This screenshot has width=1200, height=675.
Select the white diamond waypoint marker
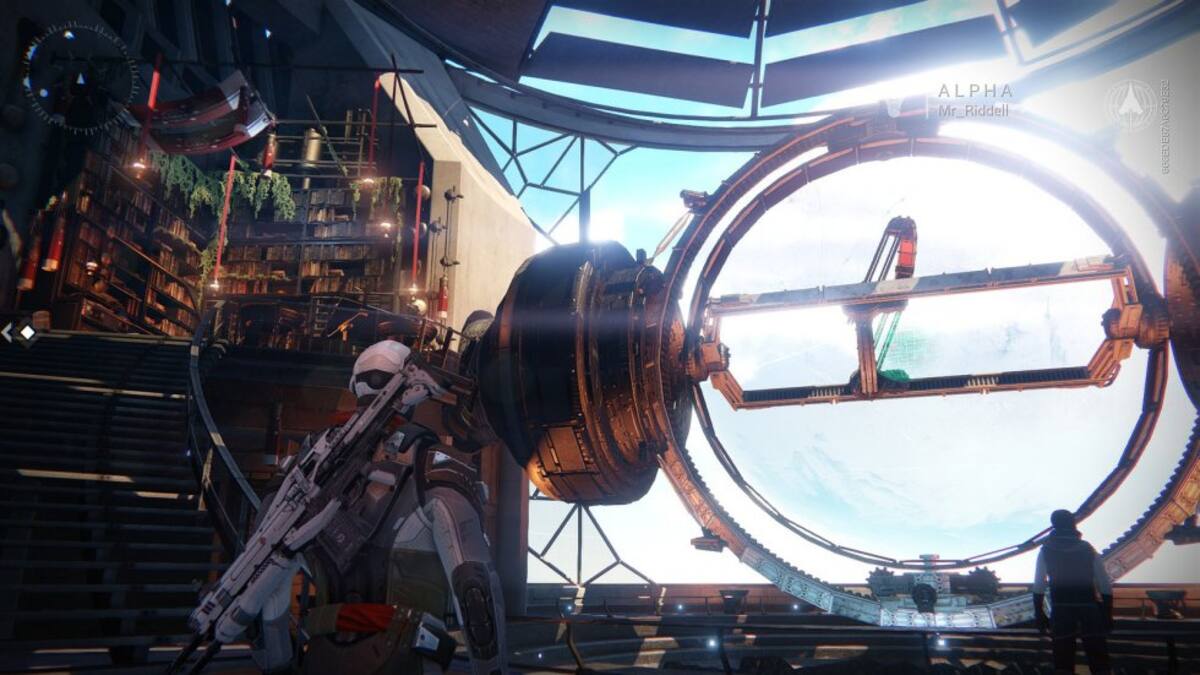point(27,332)
